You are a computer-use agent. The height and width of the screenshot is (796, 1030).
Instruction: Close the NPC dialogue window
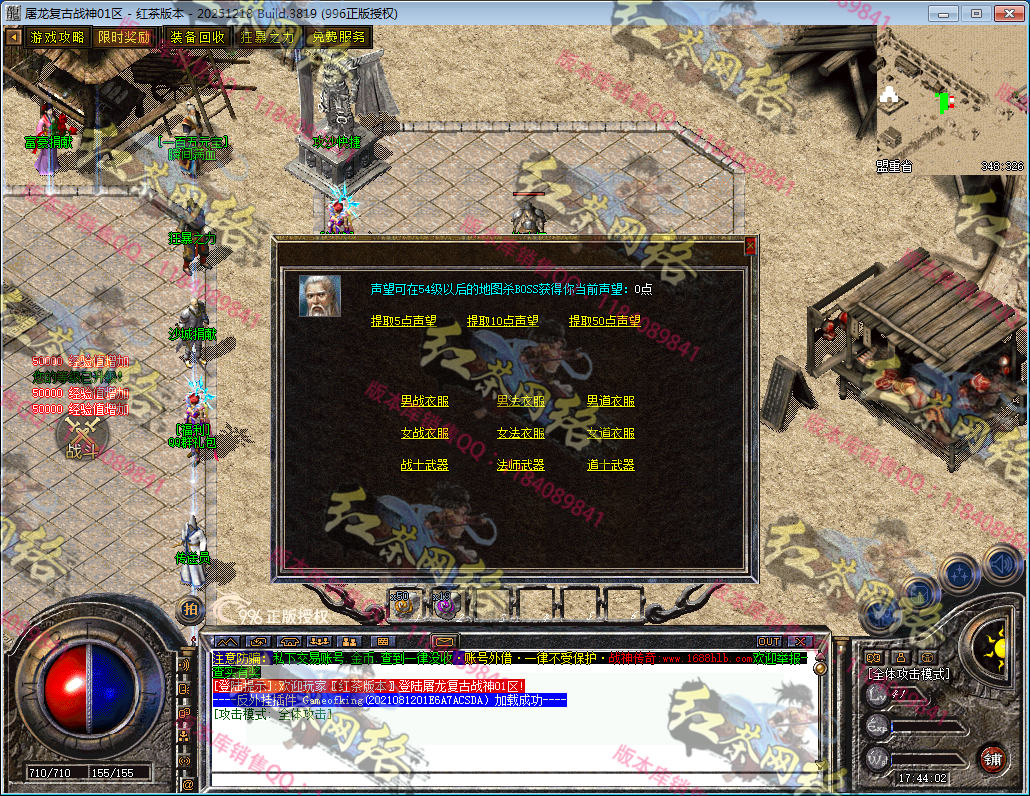tap(751, 245)
